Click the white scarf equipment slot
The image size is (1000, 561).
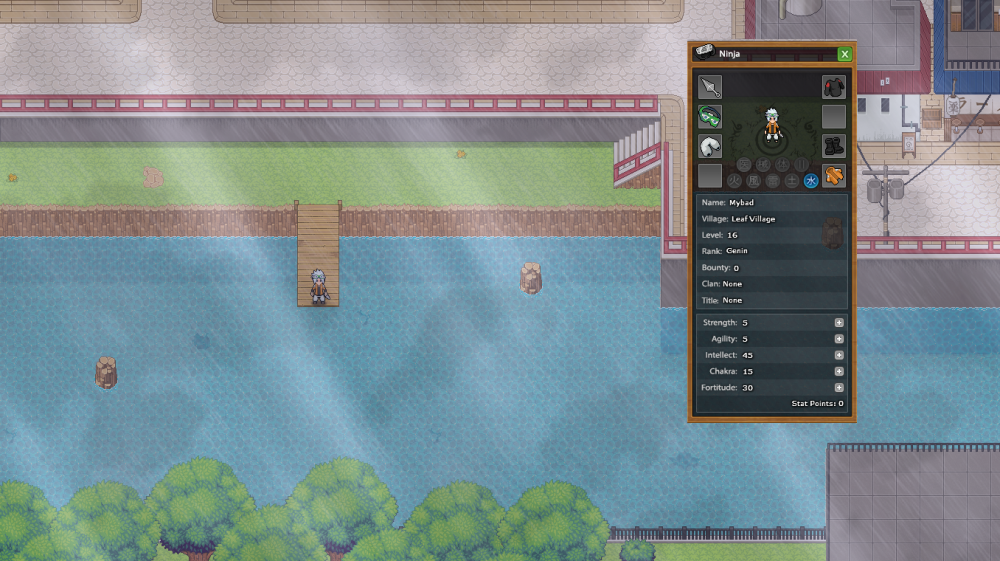coord(710,147)
